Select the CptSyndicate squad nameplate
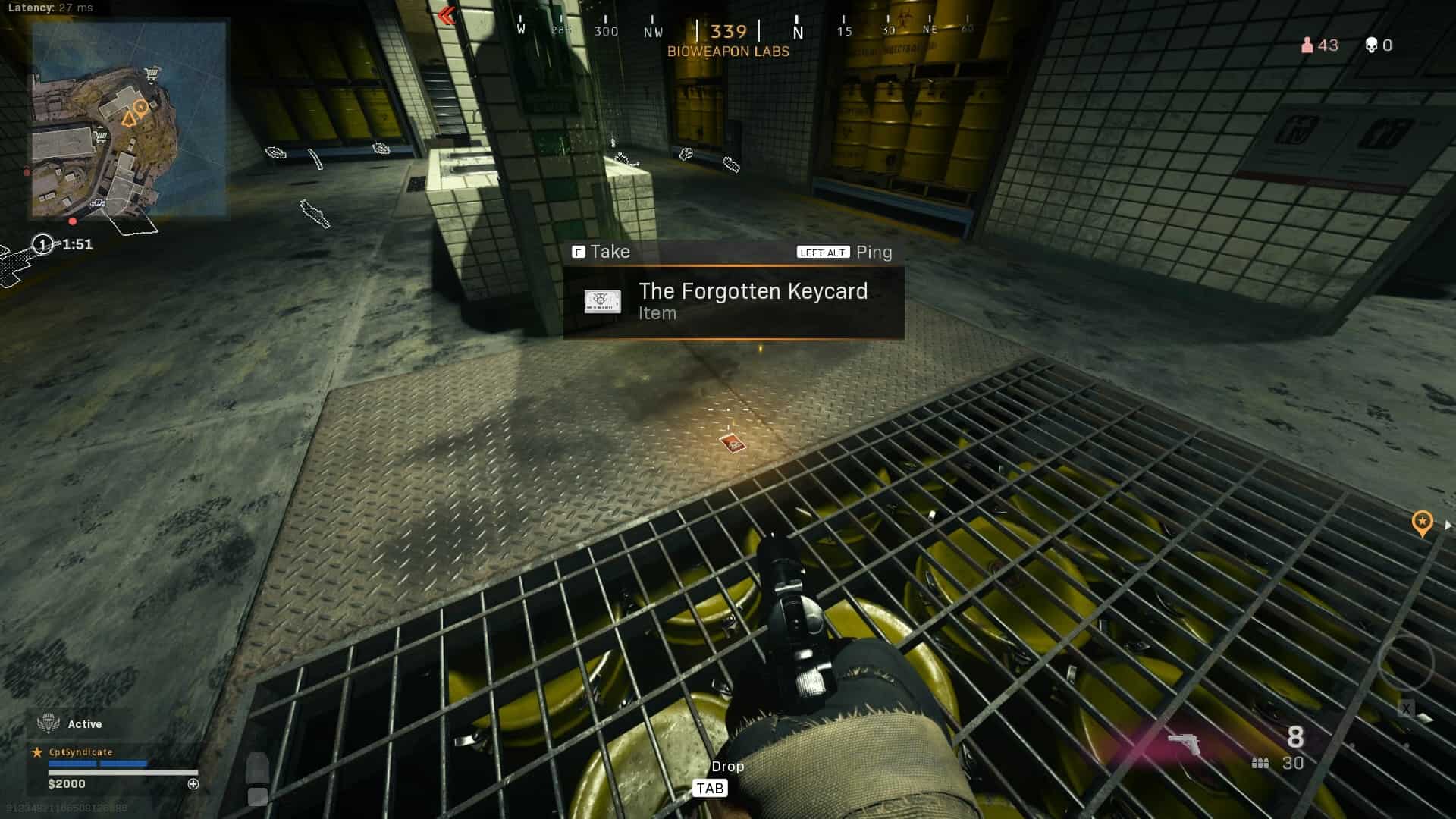1456x819 pixels. [x=80, y=752]
